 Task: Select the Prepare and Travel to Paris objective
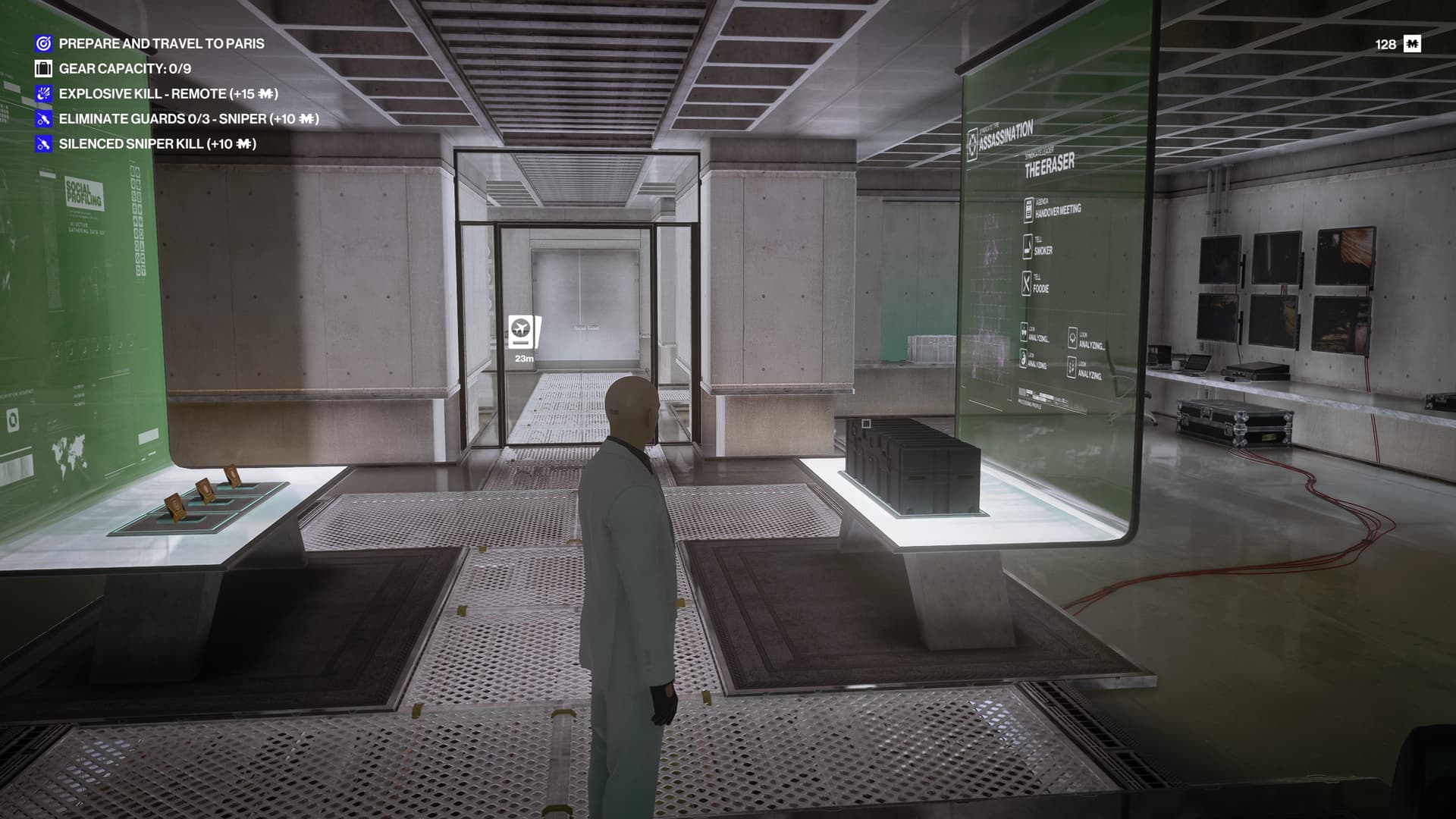pyautogui.click(x=161, y=44)
